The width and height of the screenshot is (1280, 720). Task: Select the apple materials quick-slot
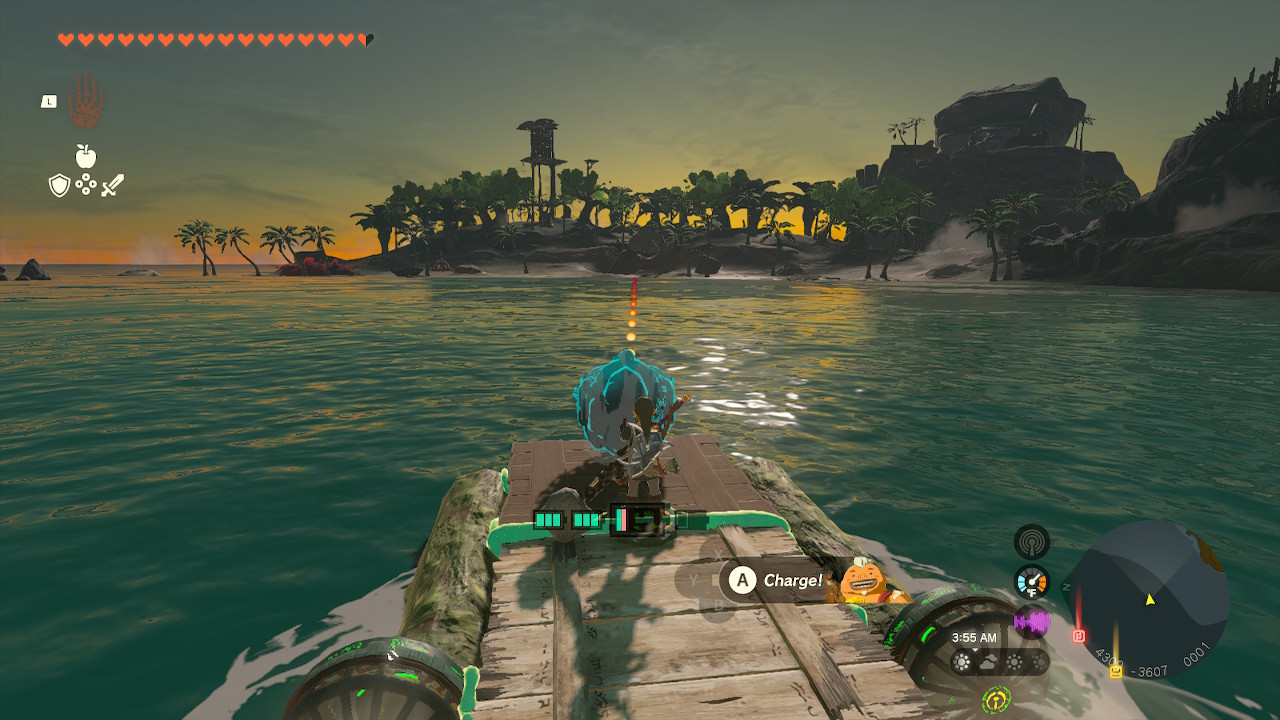[x=86, y=156]
